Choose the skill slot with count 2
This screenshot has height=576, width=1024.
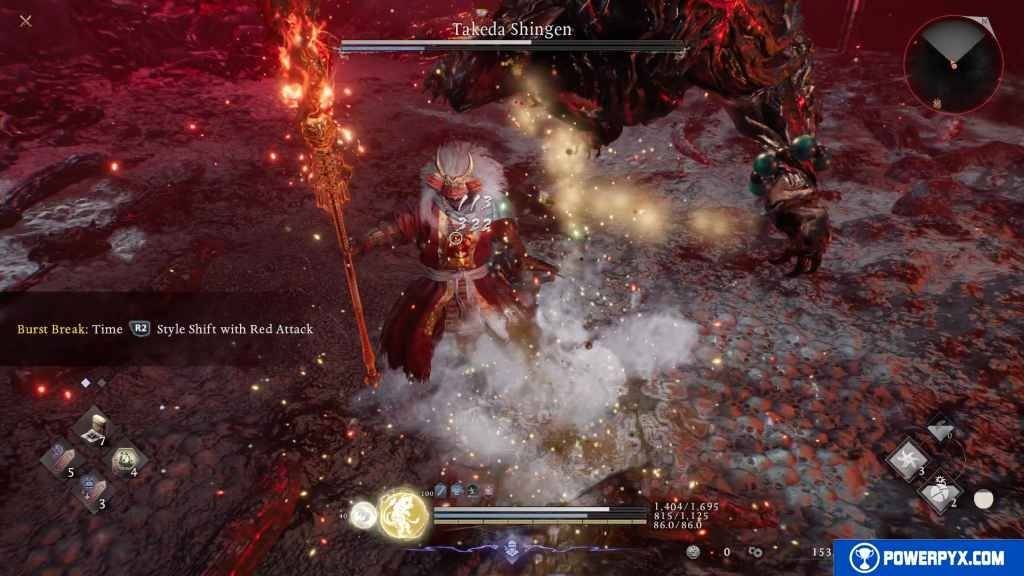tap(938, 491)
